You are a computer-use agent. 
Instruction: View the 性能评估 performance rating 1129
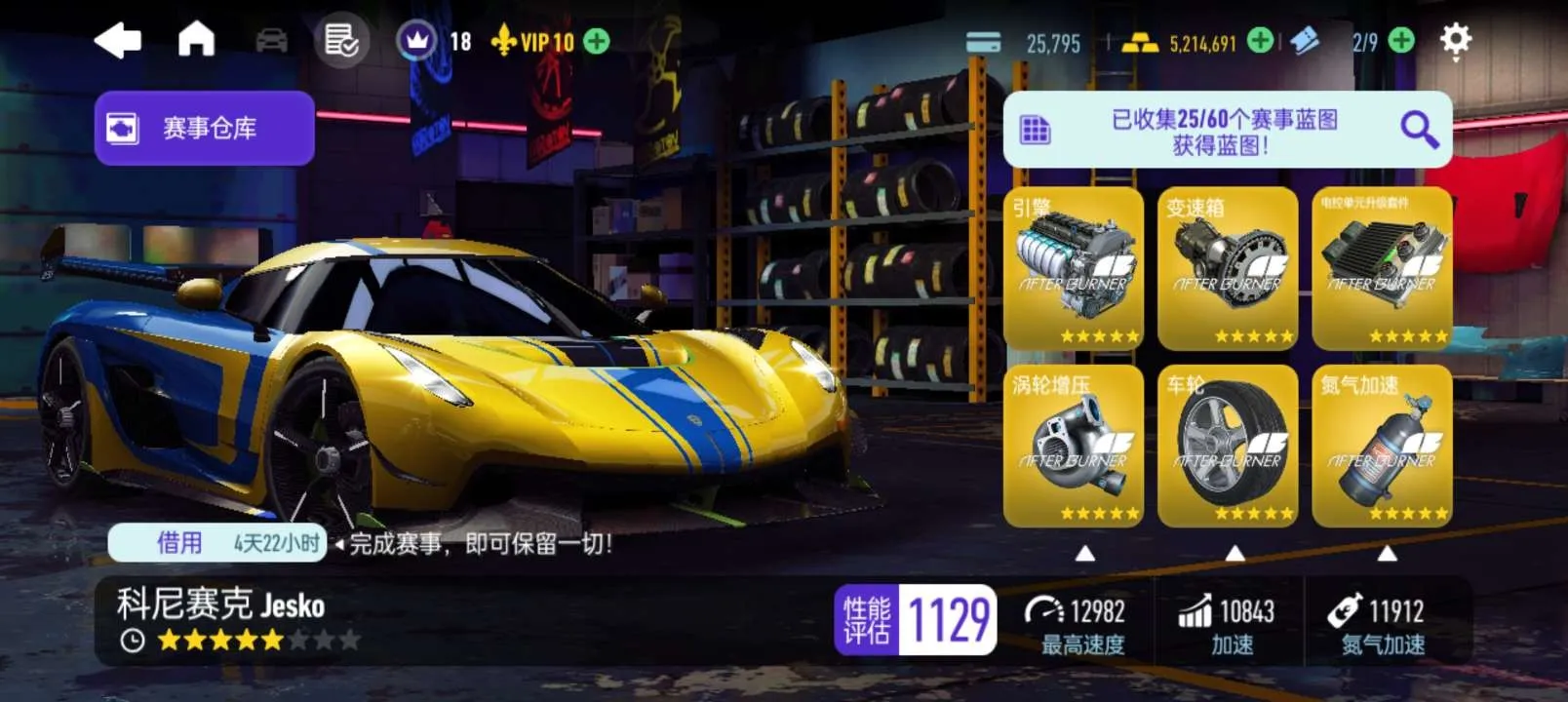(916, 619)
